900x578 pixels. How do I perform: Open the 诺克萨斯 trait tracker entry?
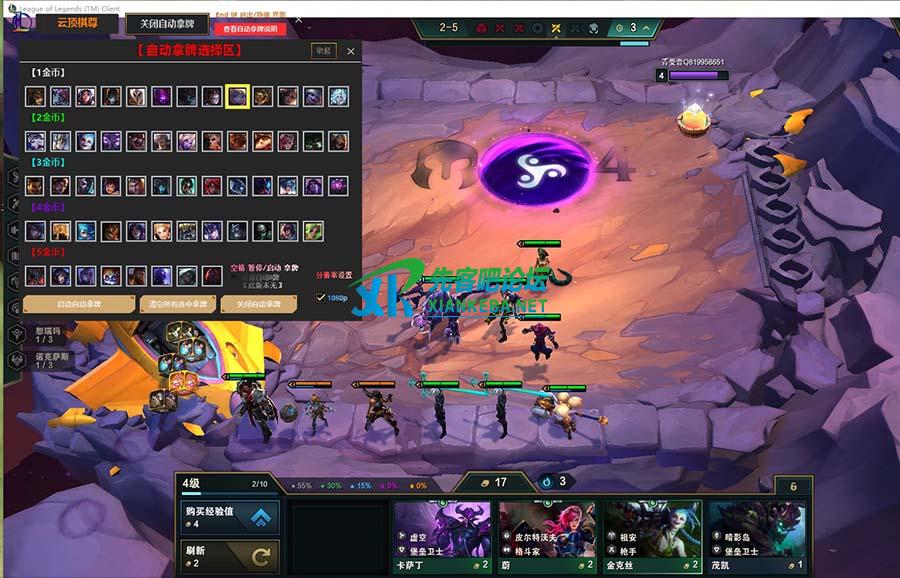(x=50, y=360)
